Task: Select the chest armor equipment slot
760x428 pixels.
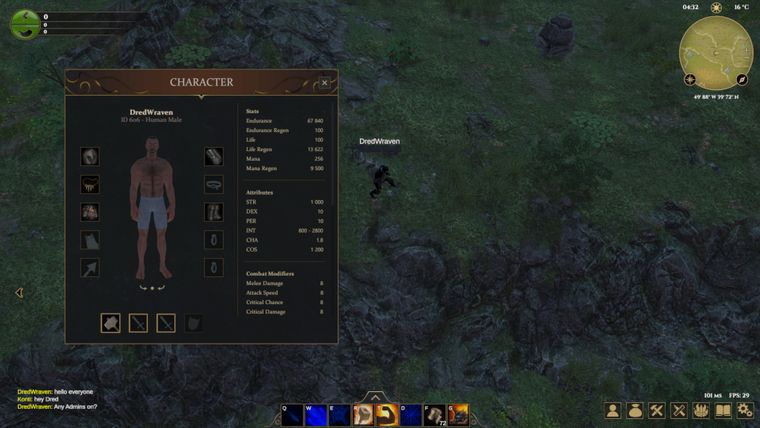Action: (91, 212)
